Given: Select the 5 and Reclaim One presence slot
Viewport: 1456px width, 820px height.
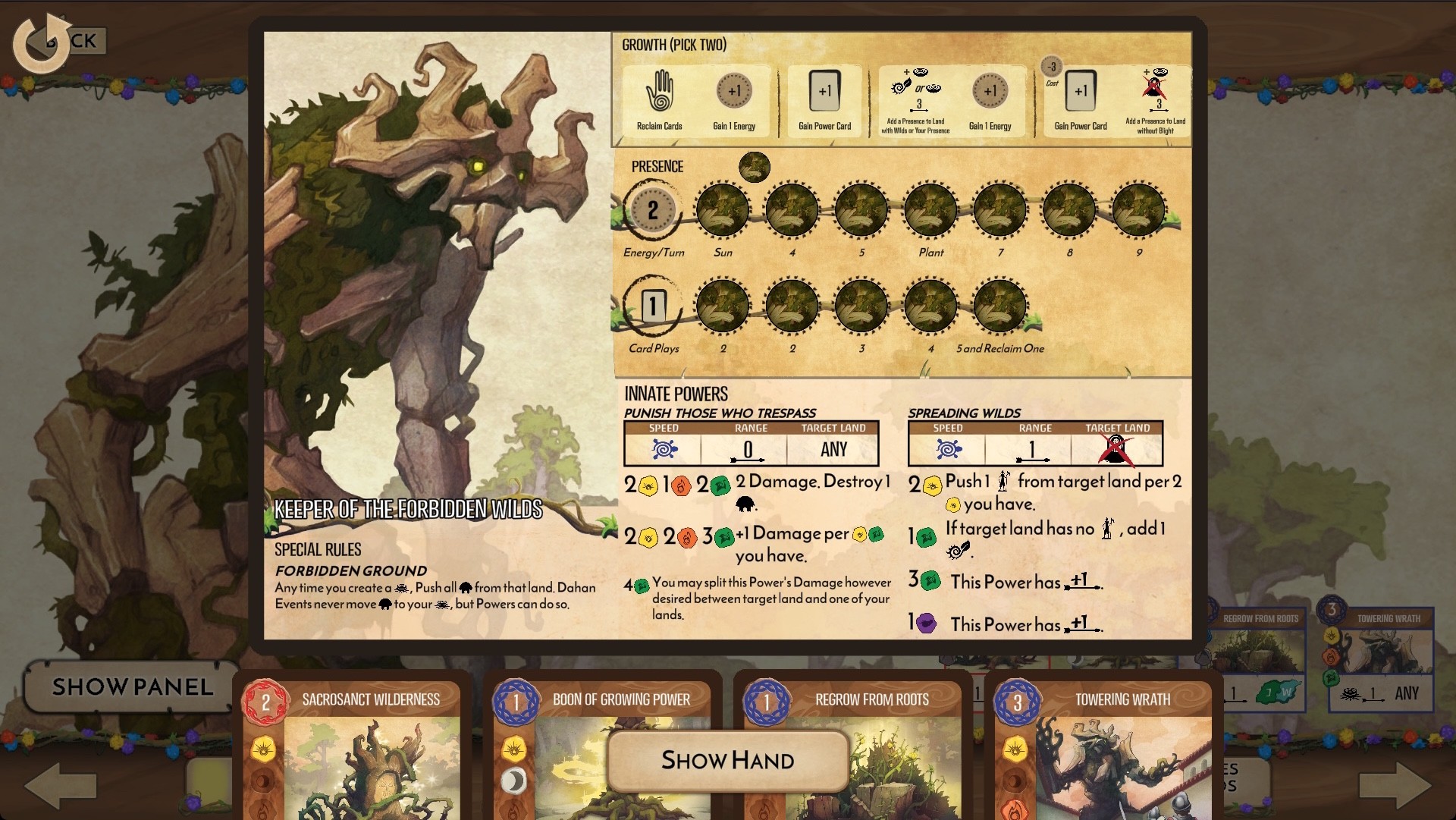Looking at the screenshot, I should [x=999, y=306].
